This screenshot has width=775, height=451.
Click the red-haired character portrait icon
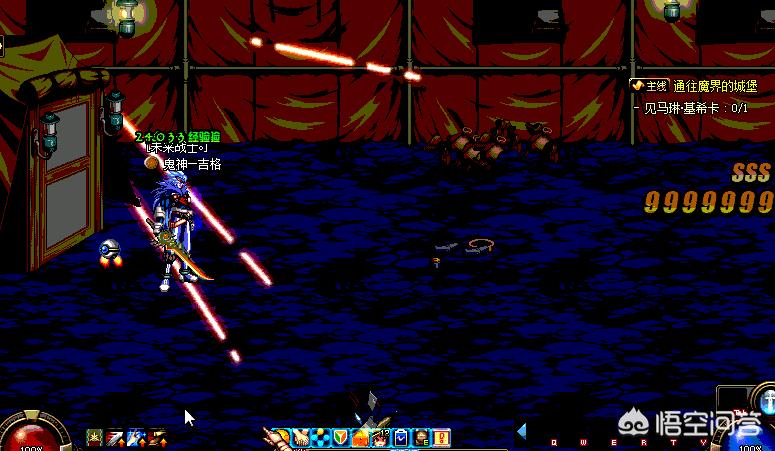380,438
